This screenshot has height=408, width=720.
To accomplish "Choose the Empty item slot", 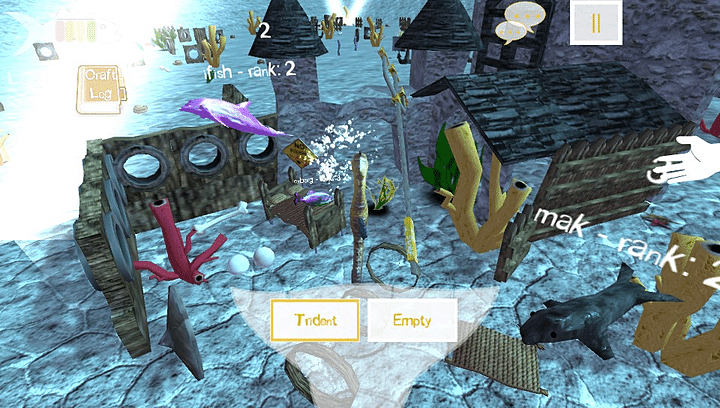I will tap(412, 320).
